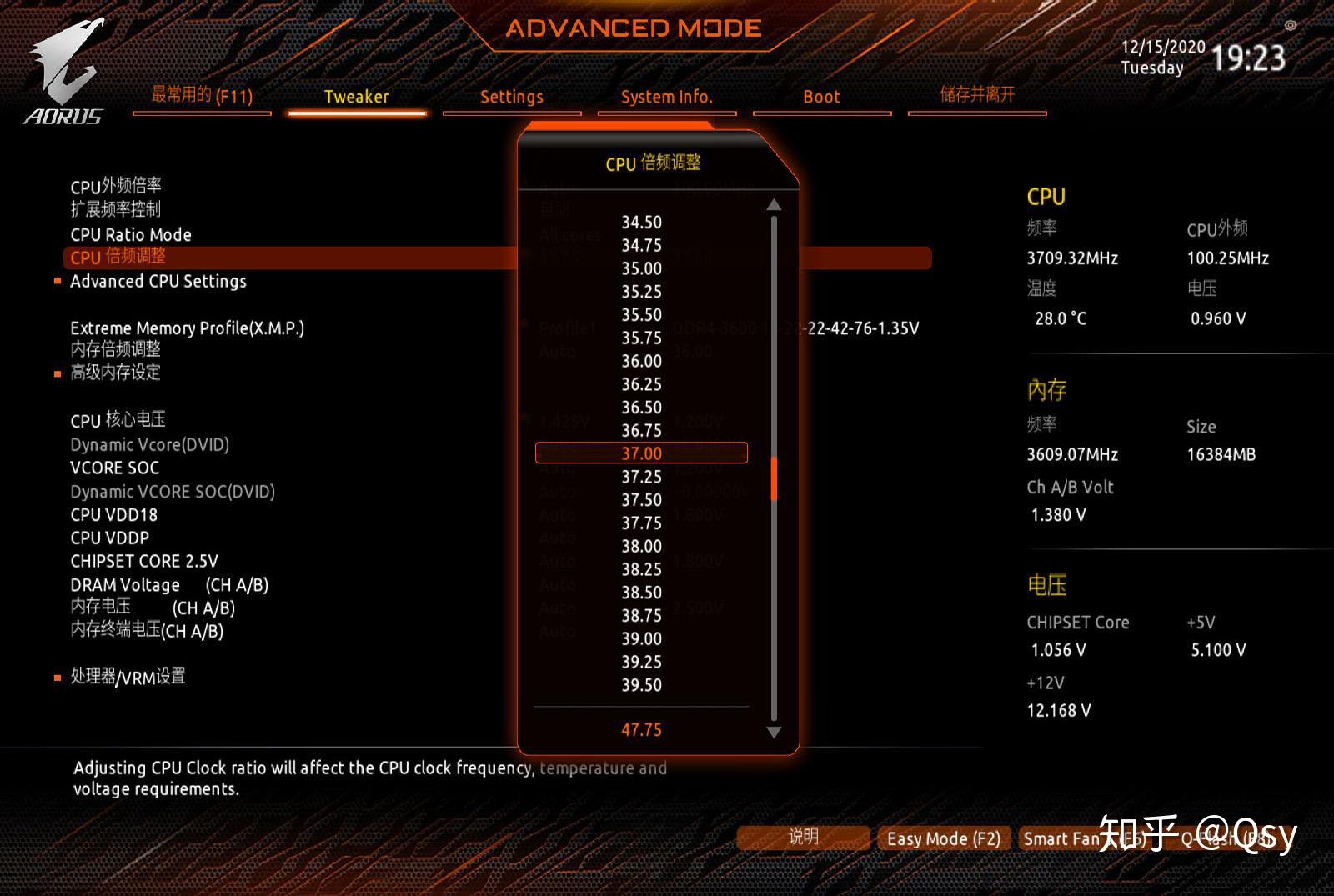Open the 高级内存设定 memory submenu

pyautogui.click(x=115, y=373)
